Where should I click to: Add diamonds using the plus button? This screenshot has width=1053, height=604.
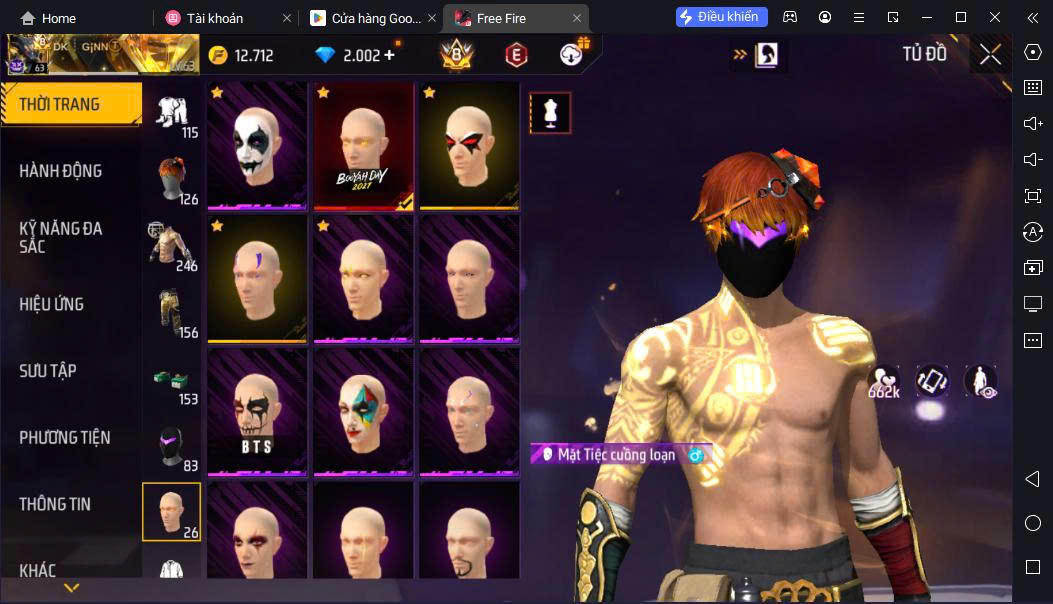[389, 55]
